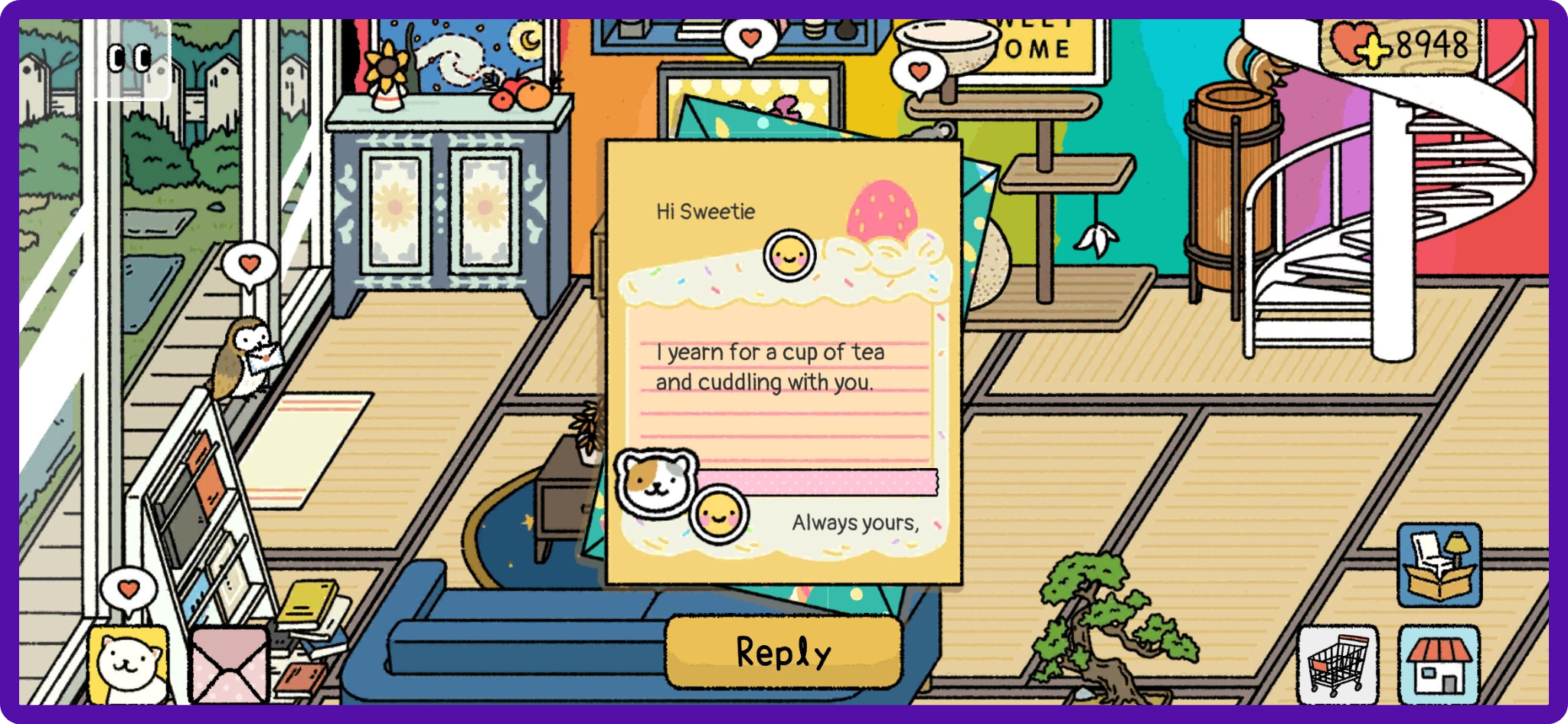Tap the yellow Reply button
Image resolution: width=1568 pixels, height=724 pixels.
783,652
